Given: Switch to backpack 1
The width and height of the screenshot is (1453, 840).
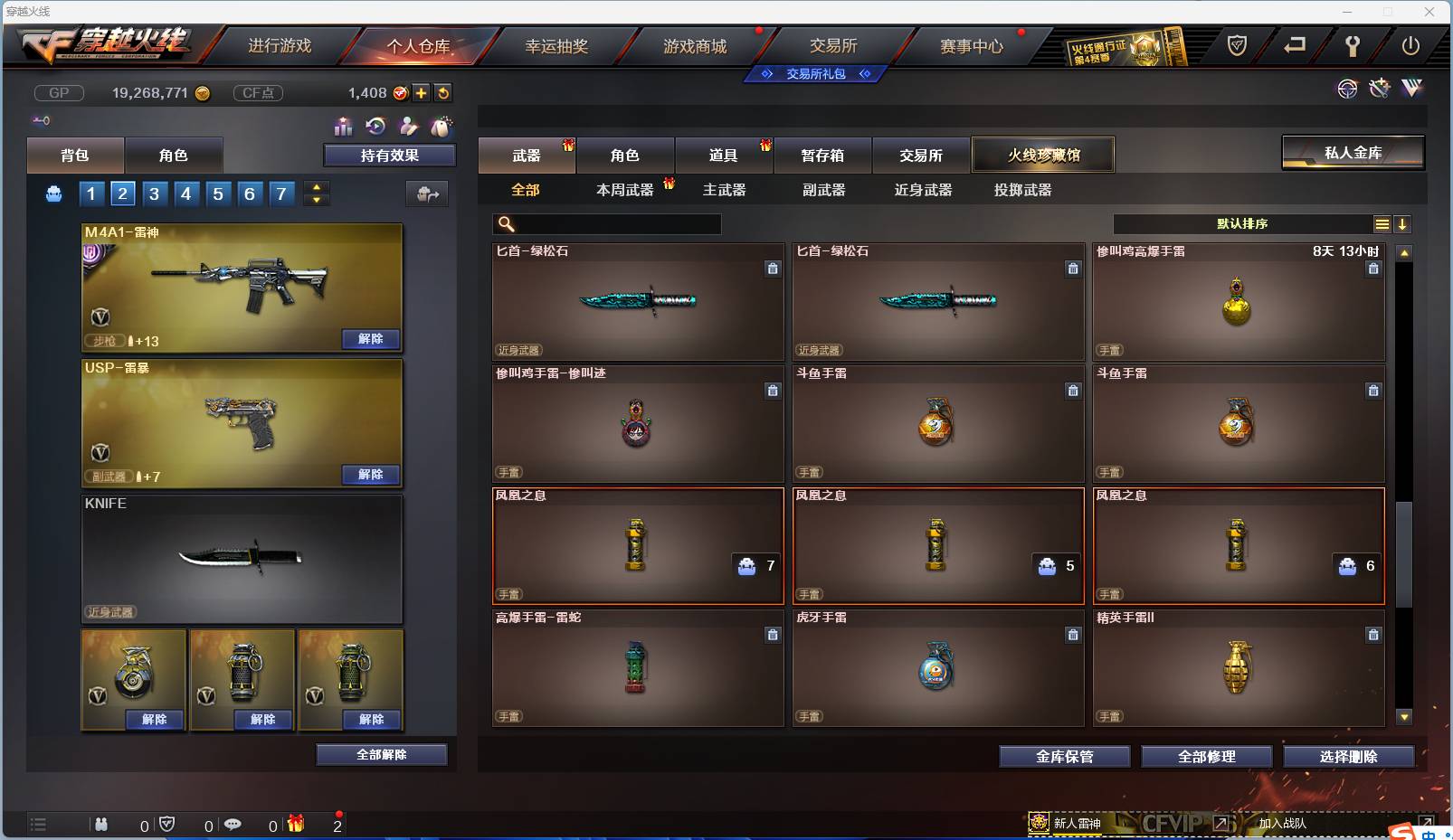Looking at the screenshot, I should (x=90, y=193).
